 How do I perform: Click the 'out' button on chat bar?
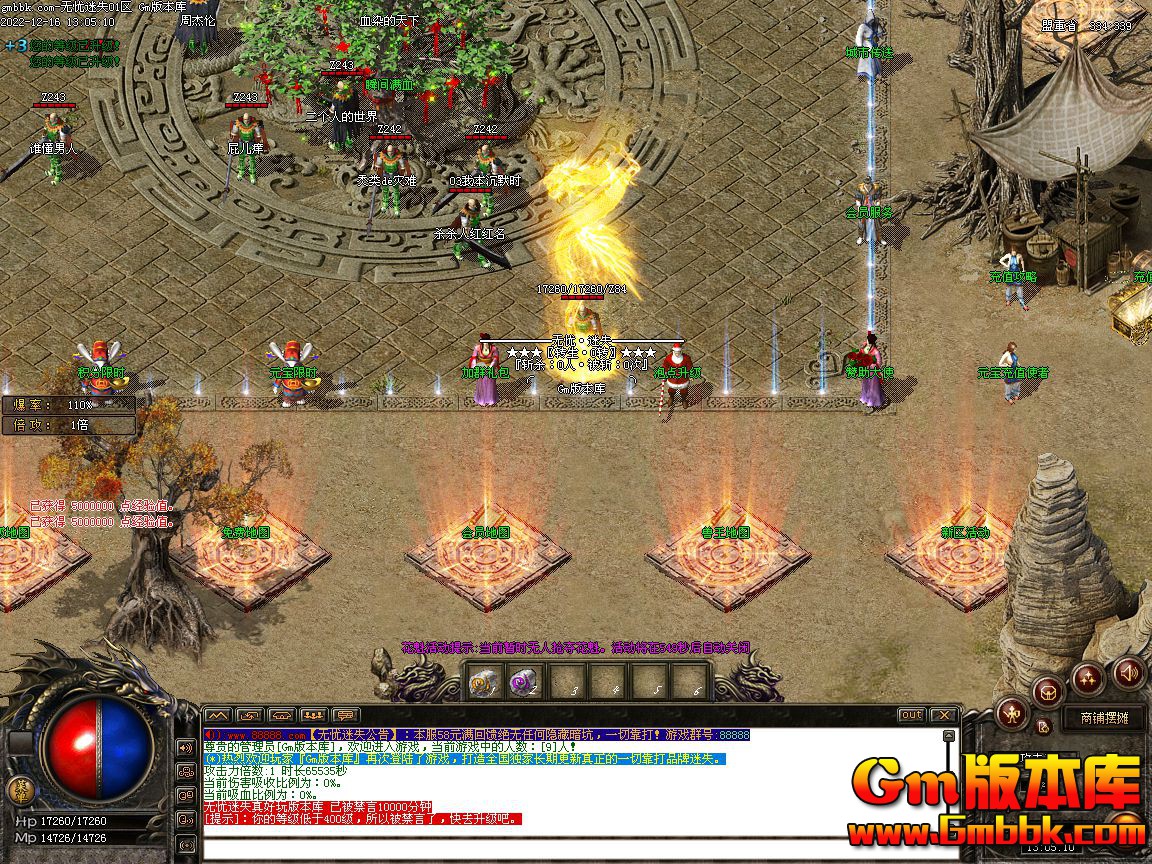coord(911,715)
